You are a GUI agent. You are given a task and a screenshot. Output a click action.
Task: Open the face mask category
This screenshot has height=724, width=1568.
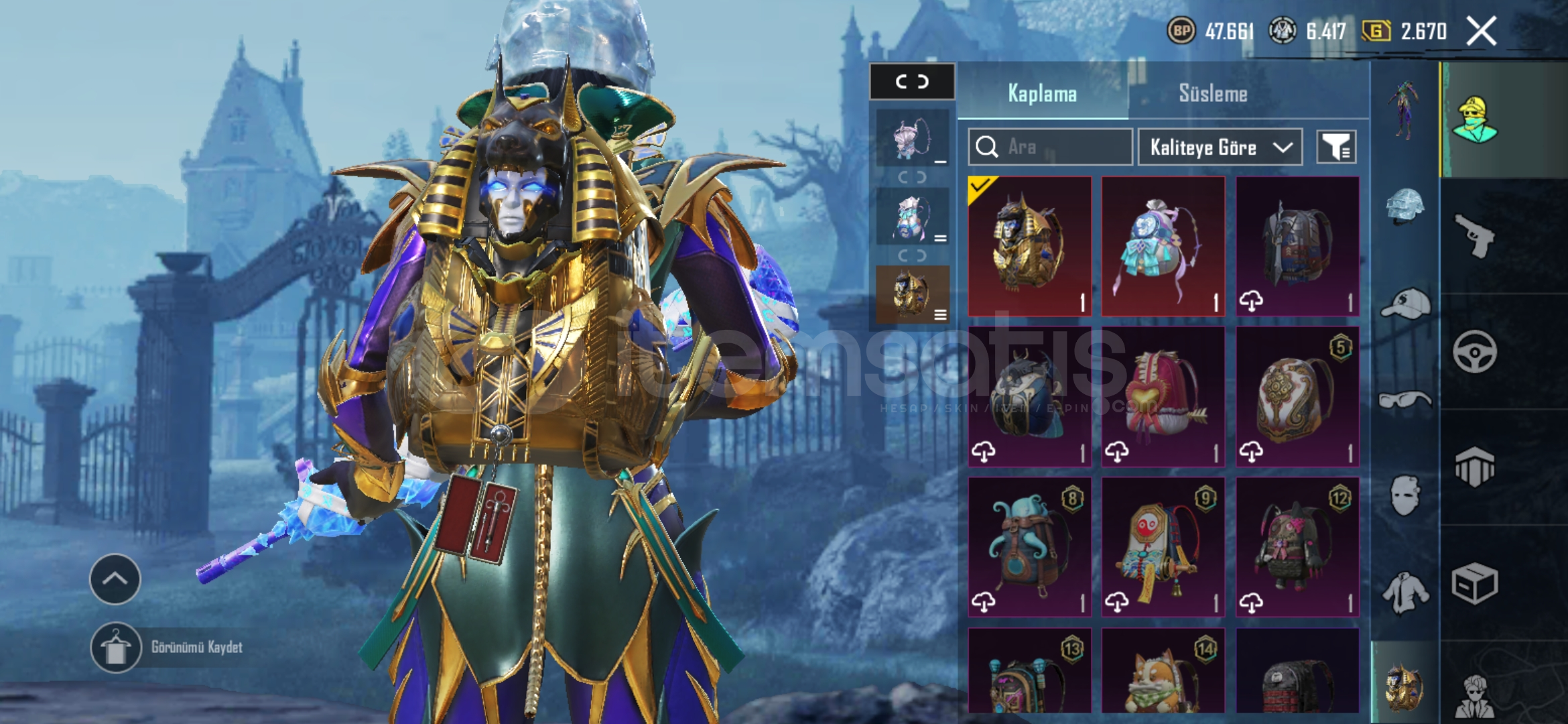[x=1405, y=496]
